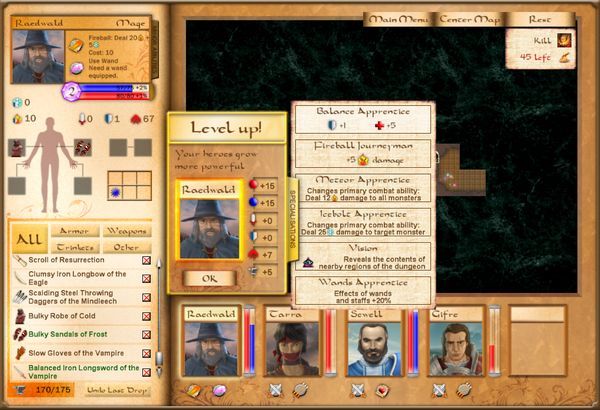
Task: Choose Meteor Apprentice specialization
Action: 364,189
